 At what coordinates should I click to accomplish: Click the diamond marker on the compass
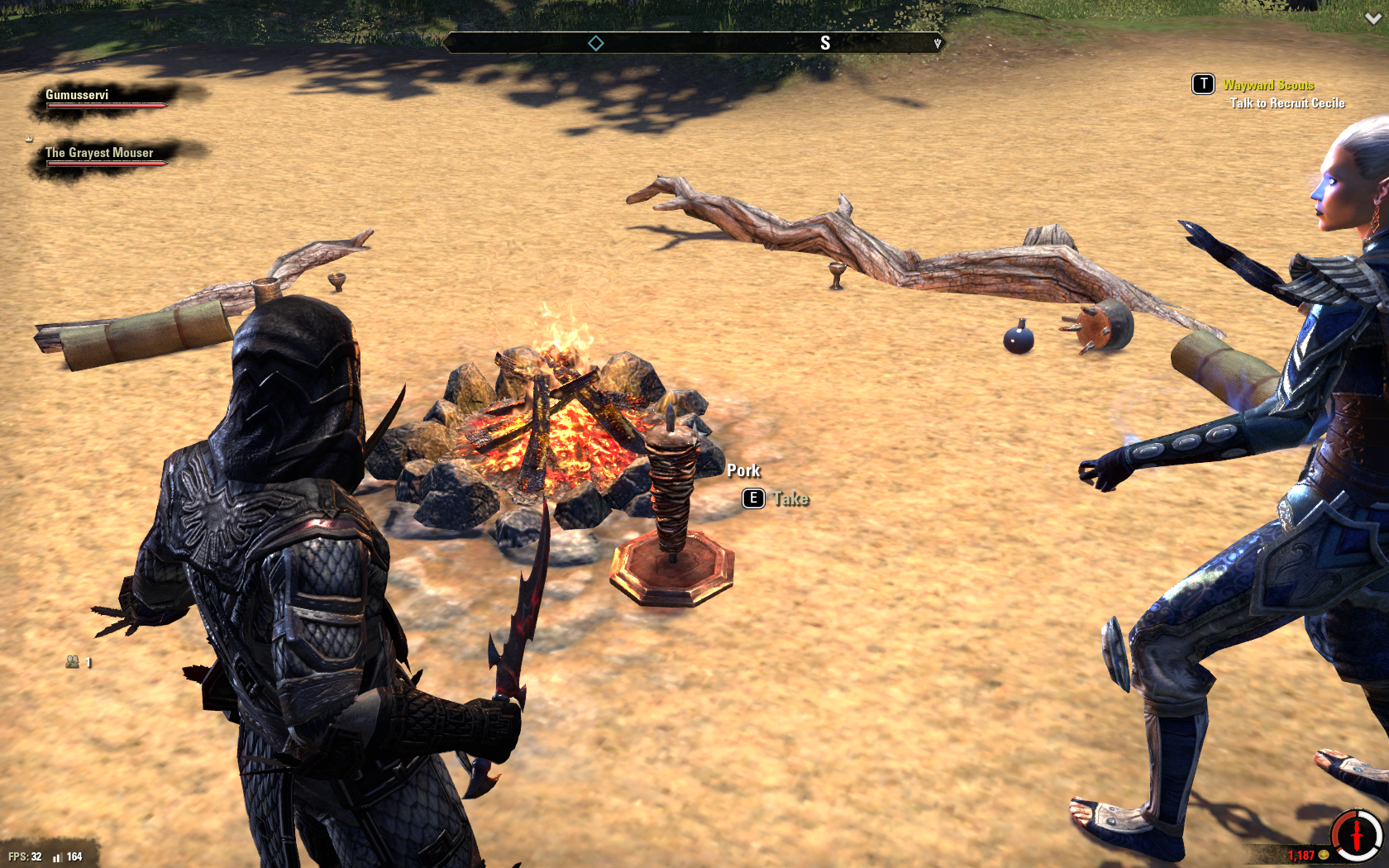[596, 43]
